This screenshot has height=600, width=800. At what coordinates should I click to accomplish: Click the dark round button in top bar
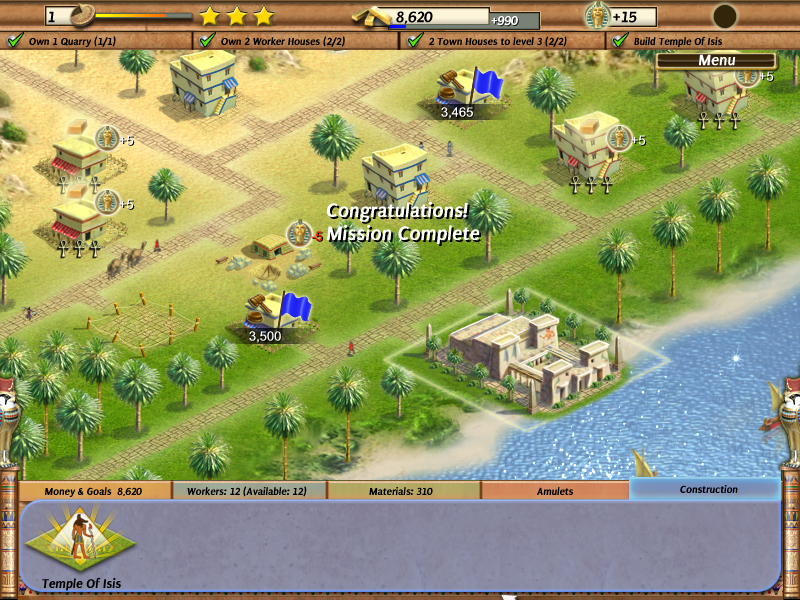tap(724, 16)
